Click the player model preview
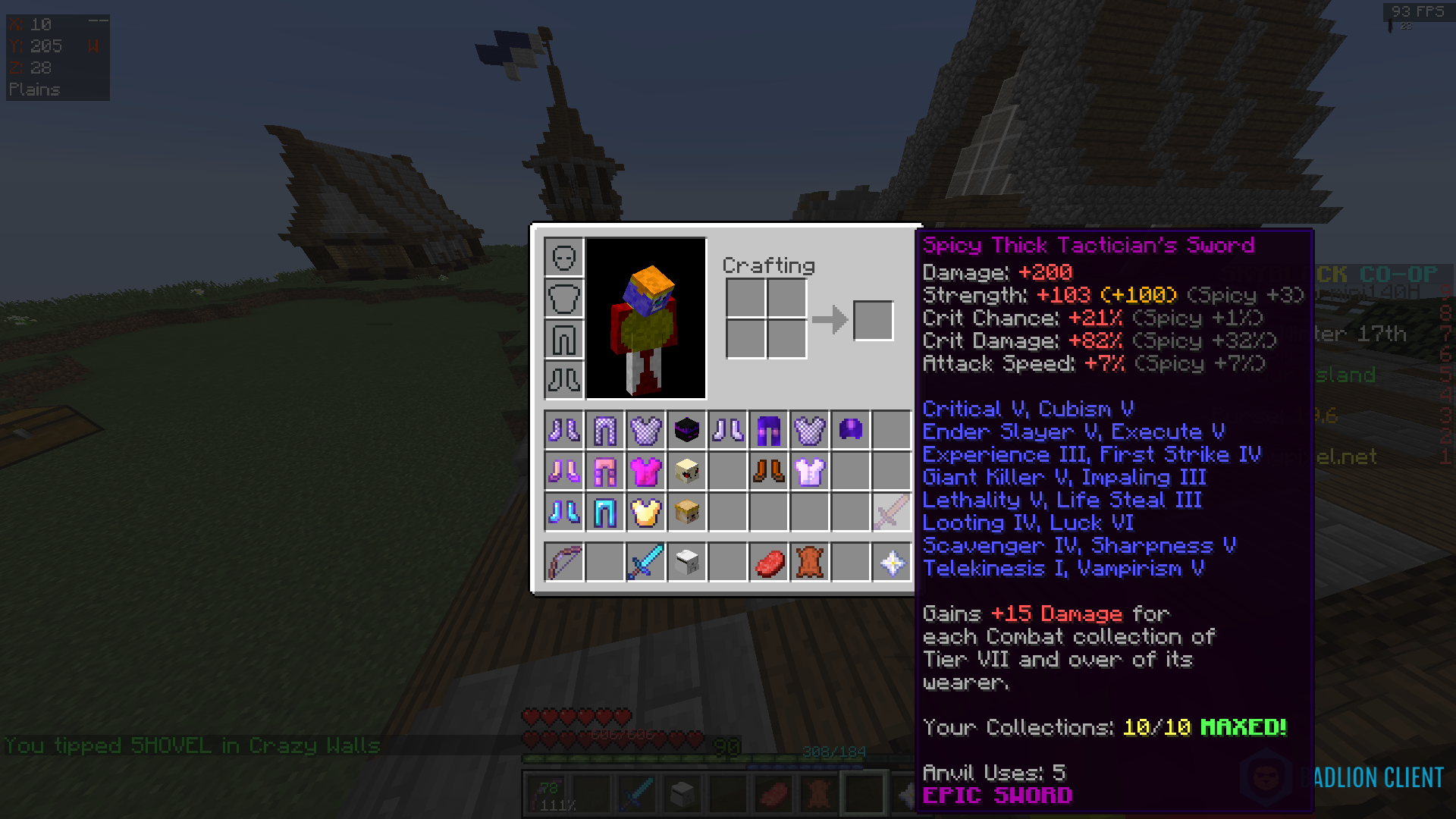The height and width of the screenshot is (819, 1456). 645,318
